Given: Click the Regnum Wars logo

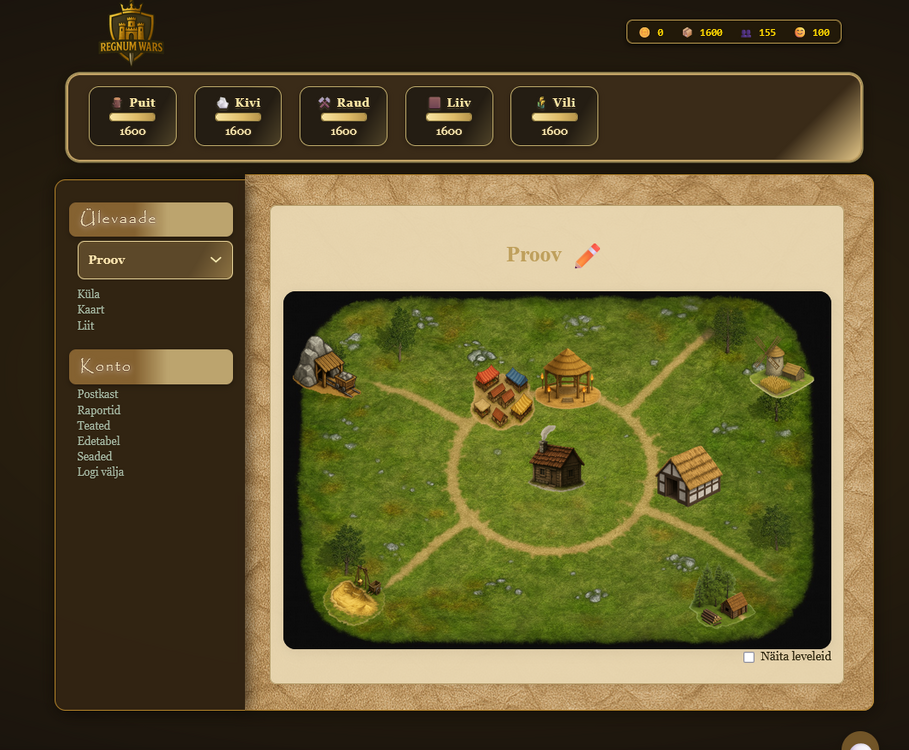Looking at the screenshot, I should click(x=131, y=34).
